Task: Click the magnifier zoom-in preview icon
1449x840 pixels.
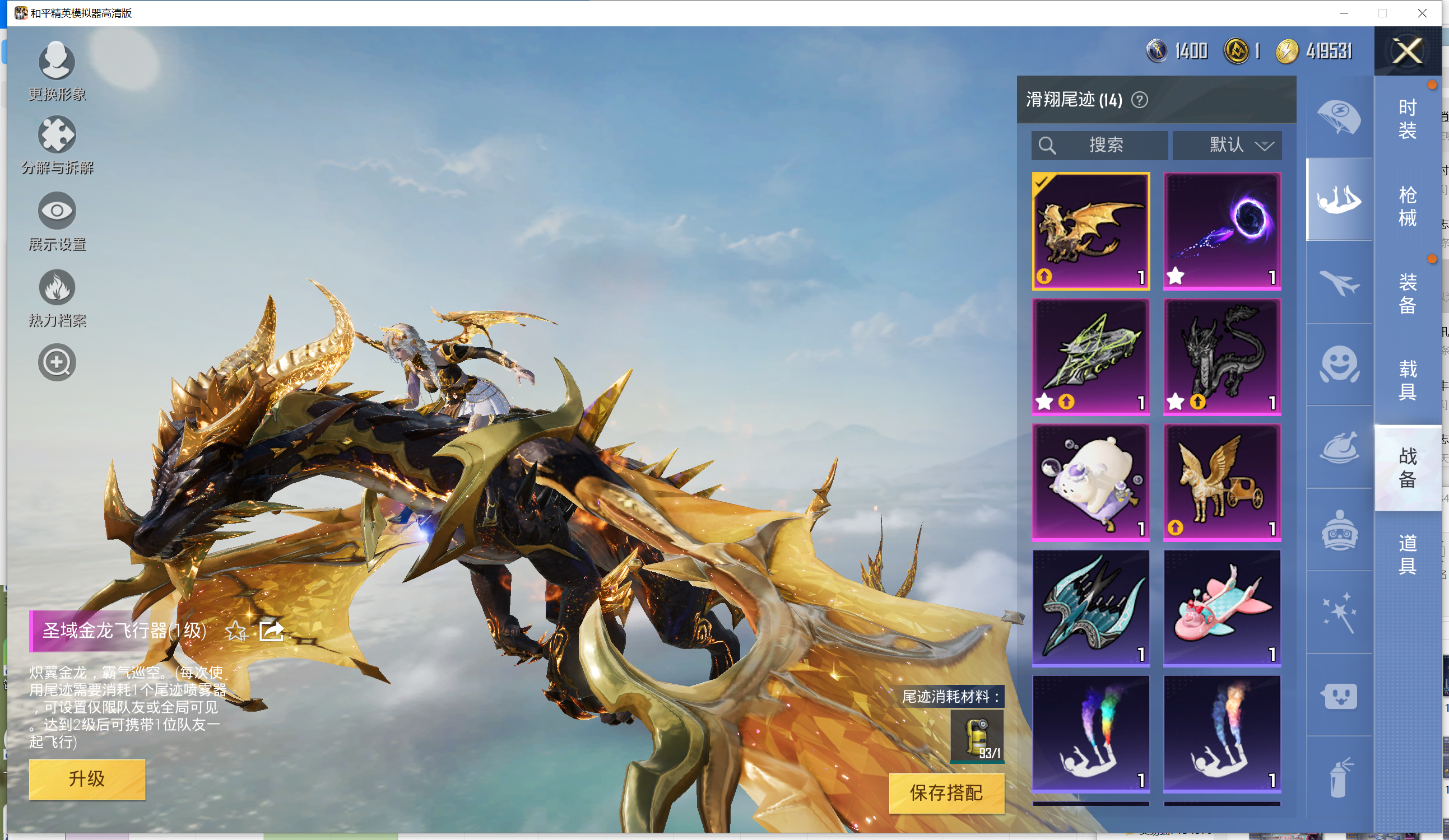Action: pyautogui.click(x=57, y=362)
